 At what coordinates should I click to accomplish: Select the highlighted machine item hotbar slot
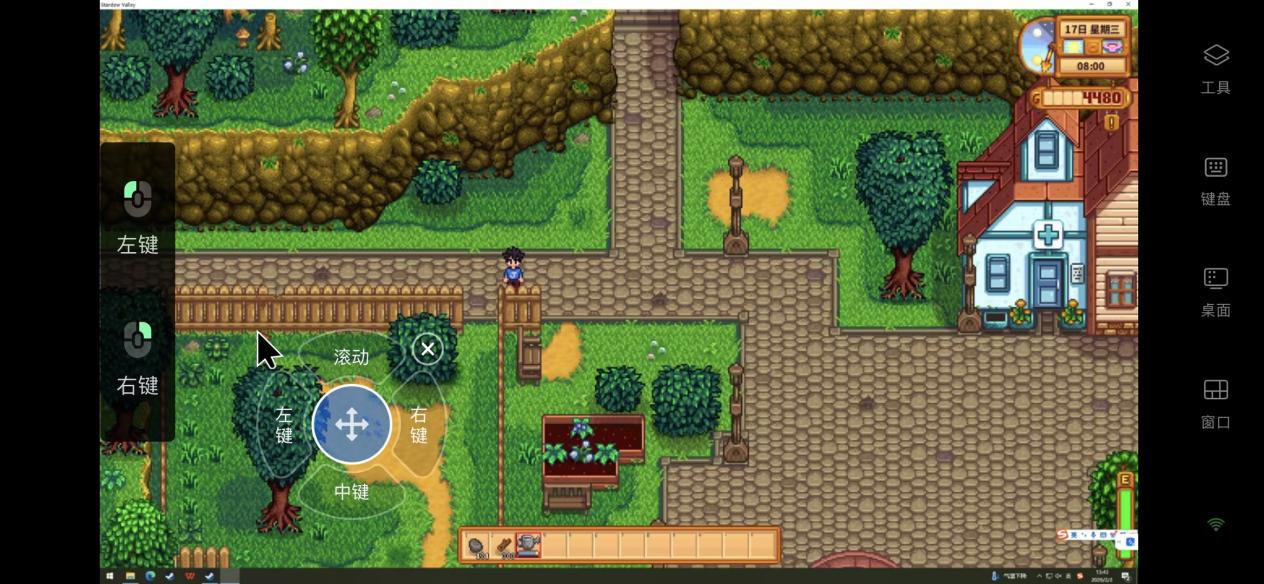tap(529, 546)
